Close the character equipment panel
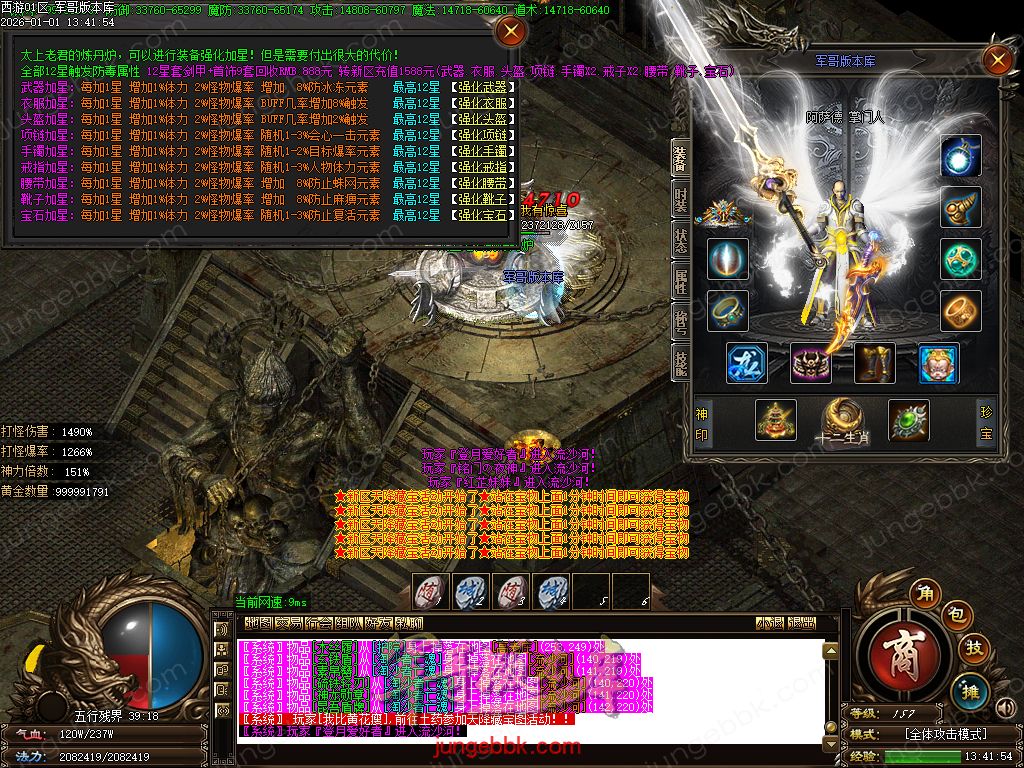1024x768 pixels. click(997, 60)
